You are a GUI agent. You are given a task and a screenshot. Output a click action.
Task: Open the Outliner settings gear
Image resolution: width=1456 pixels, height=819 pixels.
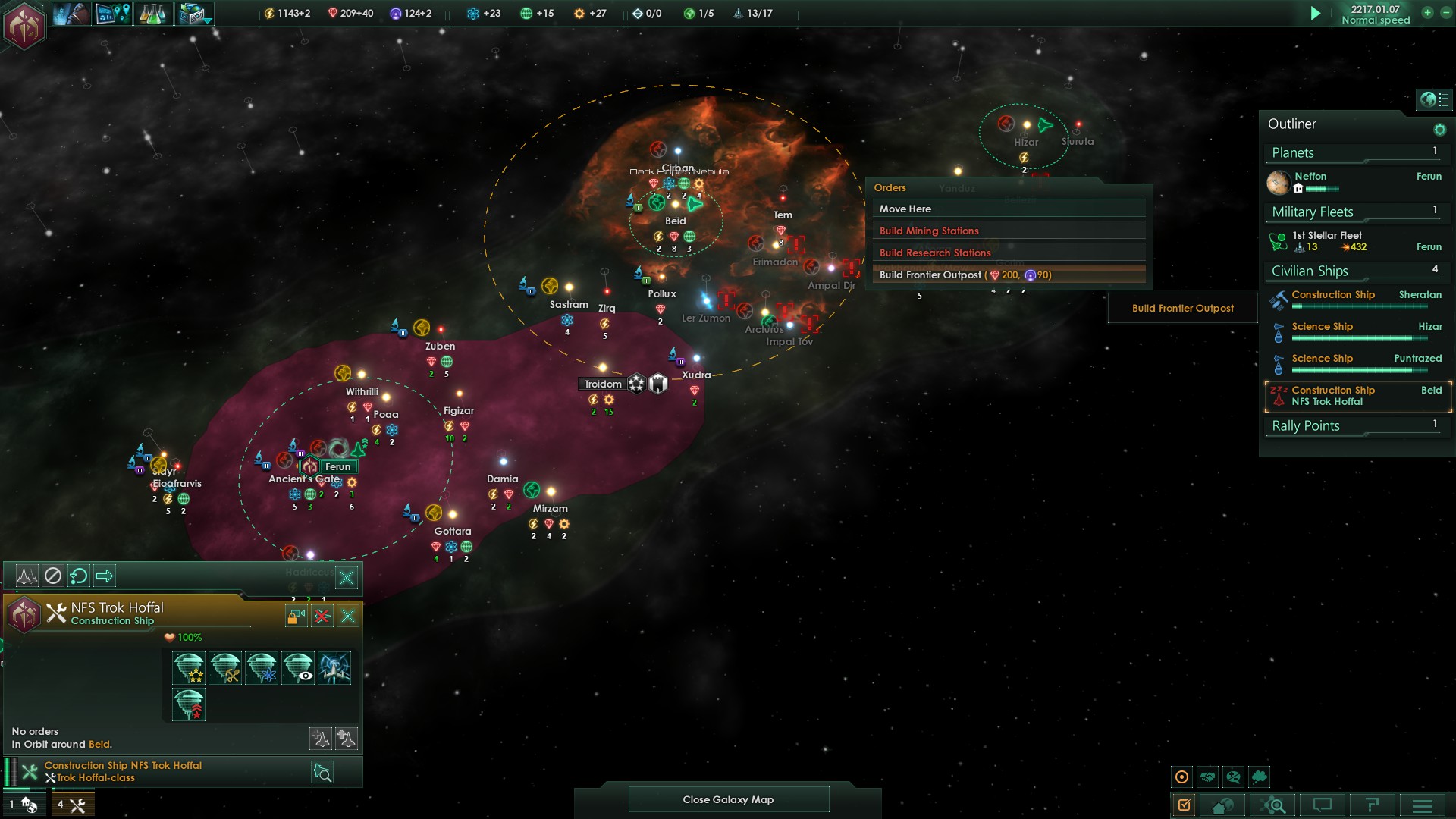tap(1439, 130)
